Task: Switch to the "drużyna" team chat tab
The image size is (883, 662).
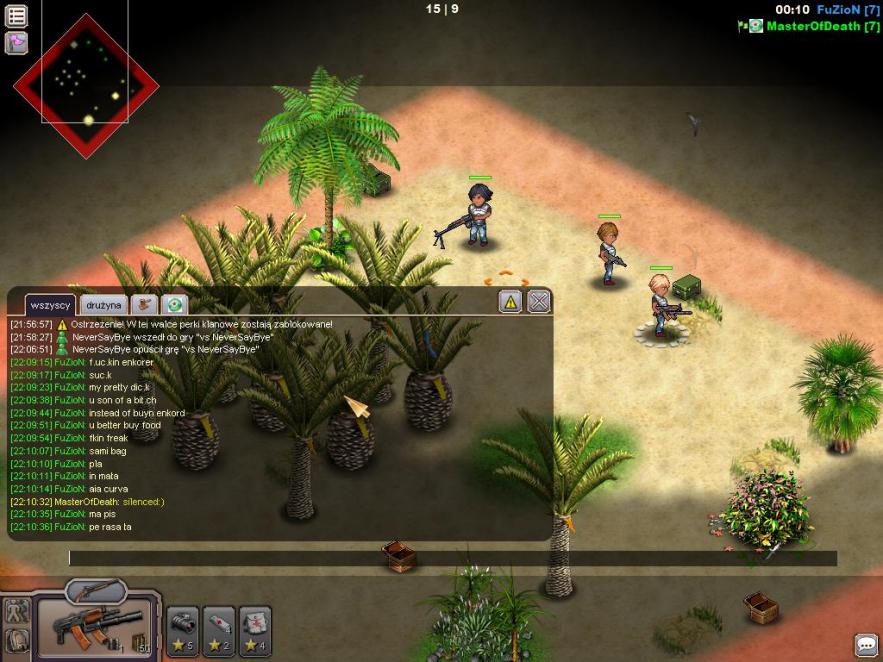Action: [103, 304]
